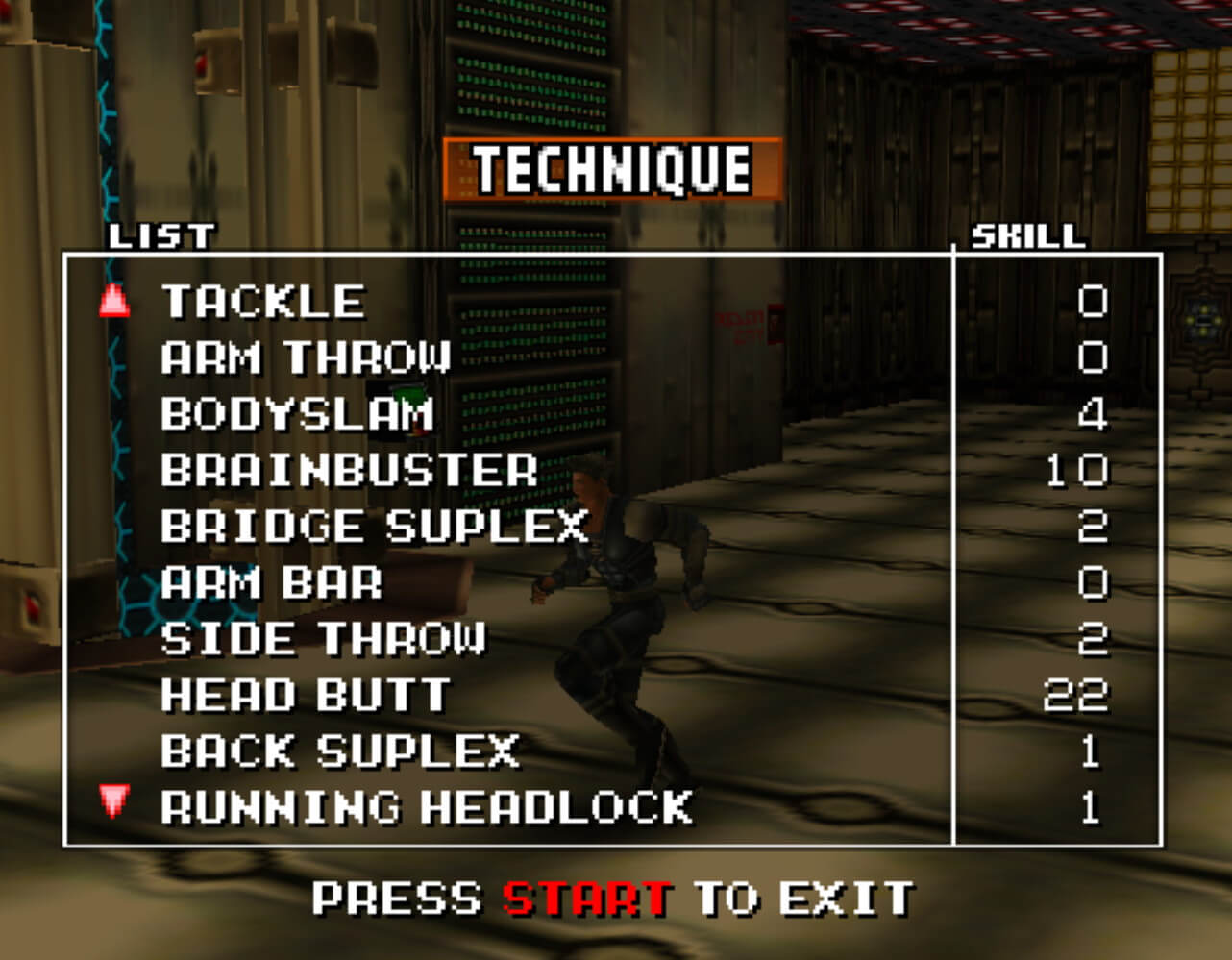Click the red up arrow to scroll list
This screenshot has height=960, width=1232.
coord(114,302)
